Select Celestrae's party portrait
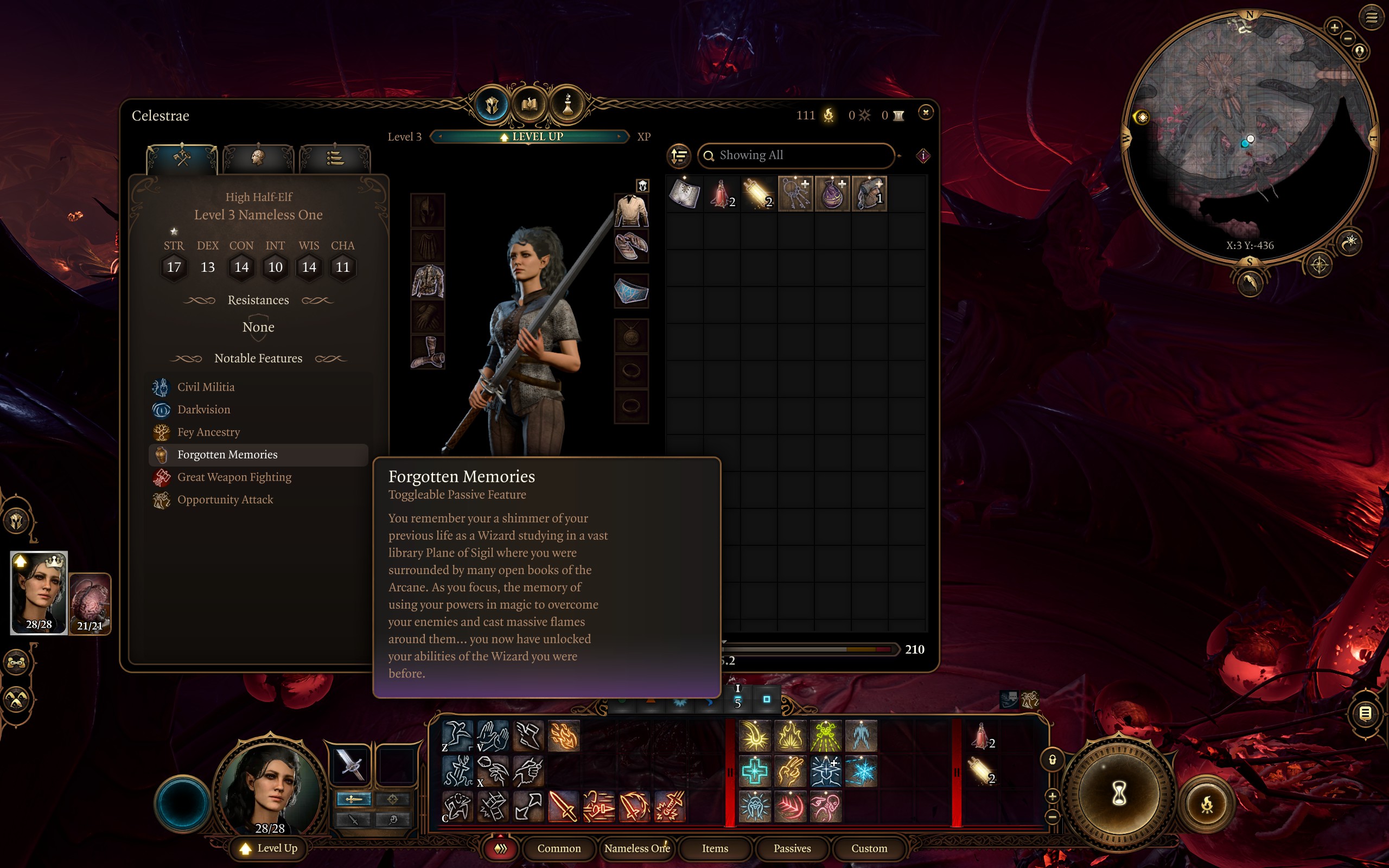The width and height of the screenshot is (1389, 868). click(x=39, y=592)
